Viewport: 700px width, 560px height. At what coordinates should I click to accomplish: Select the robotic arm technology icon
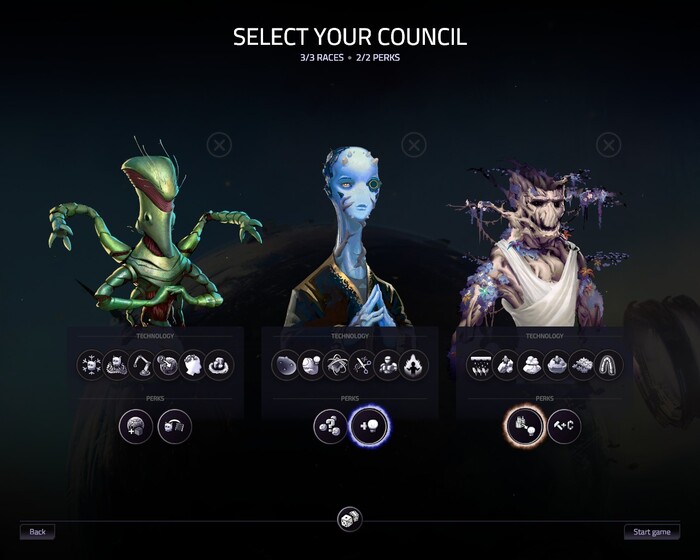[143, 365]
